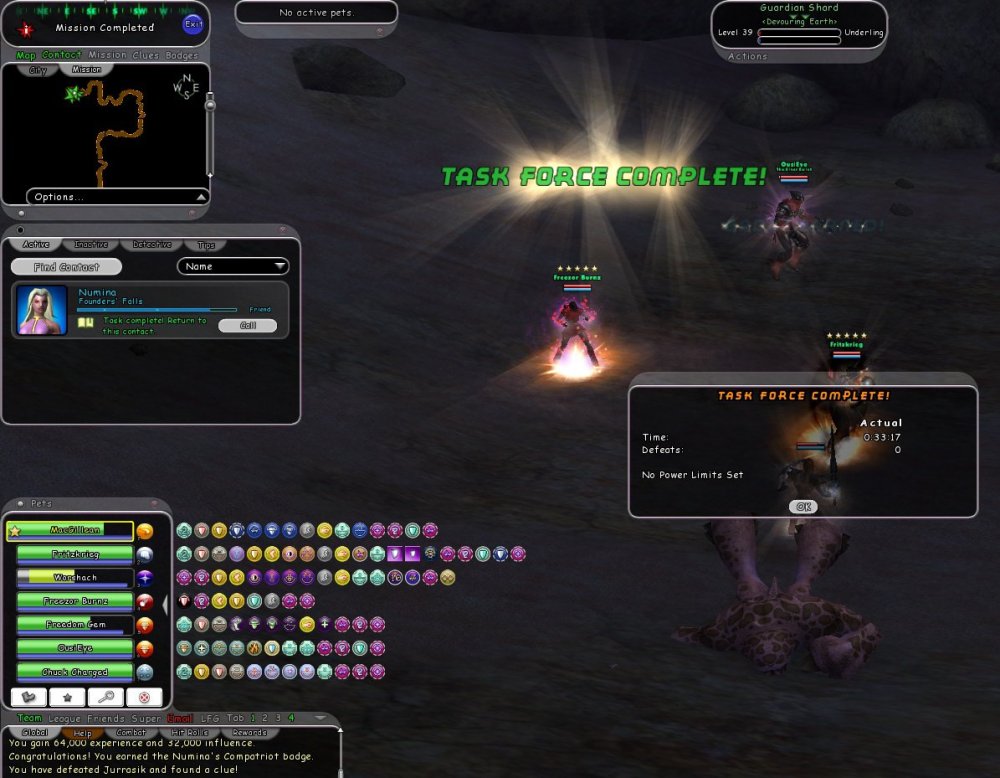Switch to the Inactive contacts tab
This screenshot has height=778, width=1000.
point(92,245)
